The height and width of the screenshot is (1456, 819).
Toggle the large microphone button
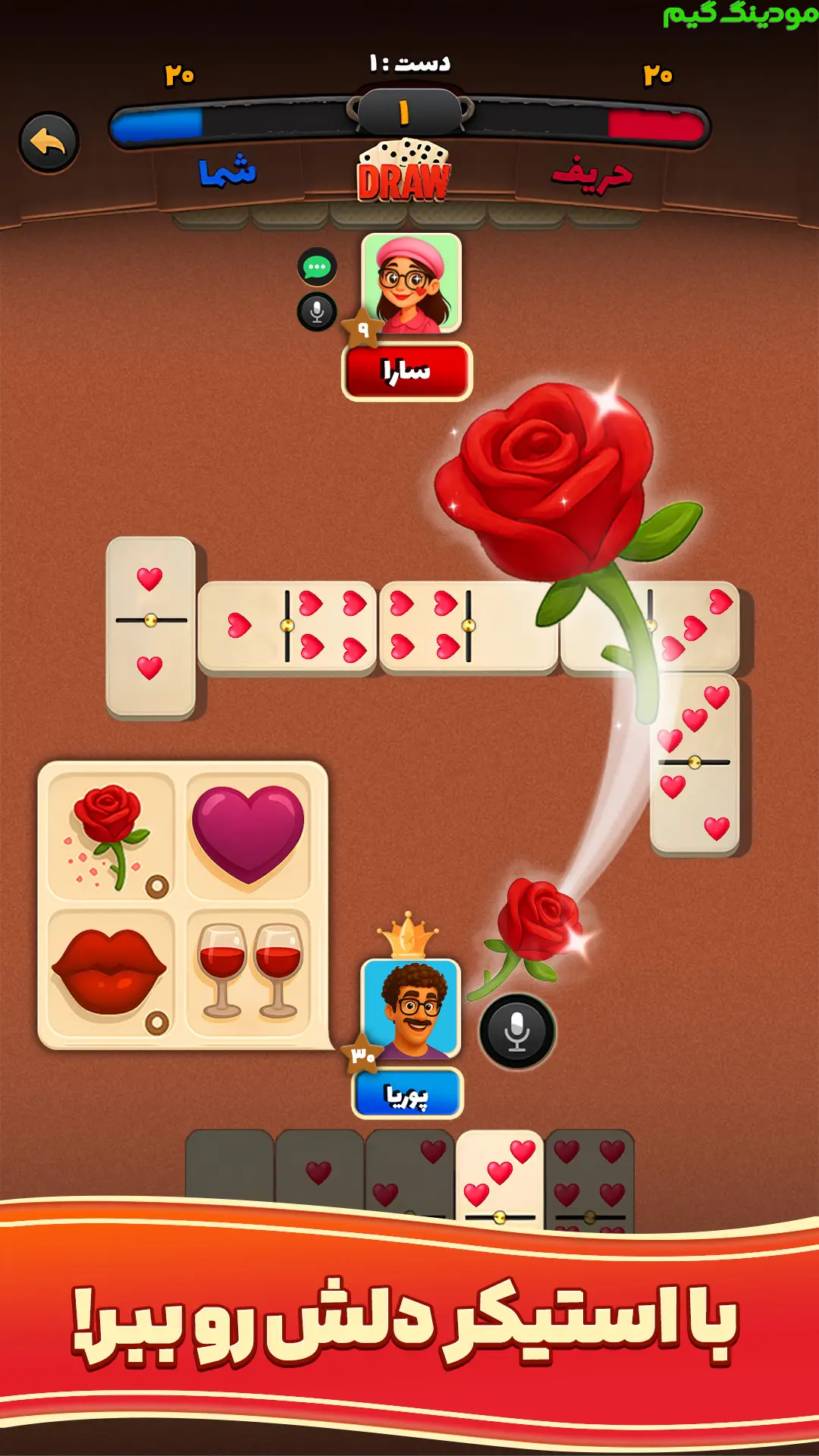[517, 1031]
